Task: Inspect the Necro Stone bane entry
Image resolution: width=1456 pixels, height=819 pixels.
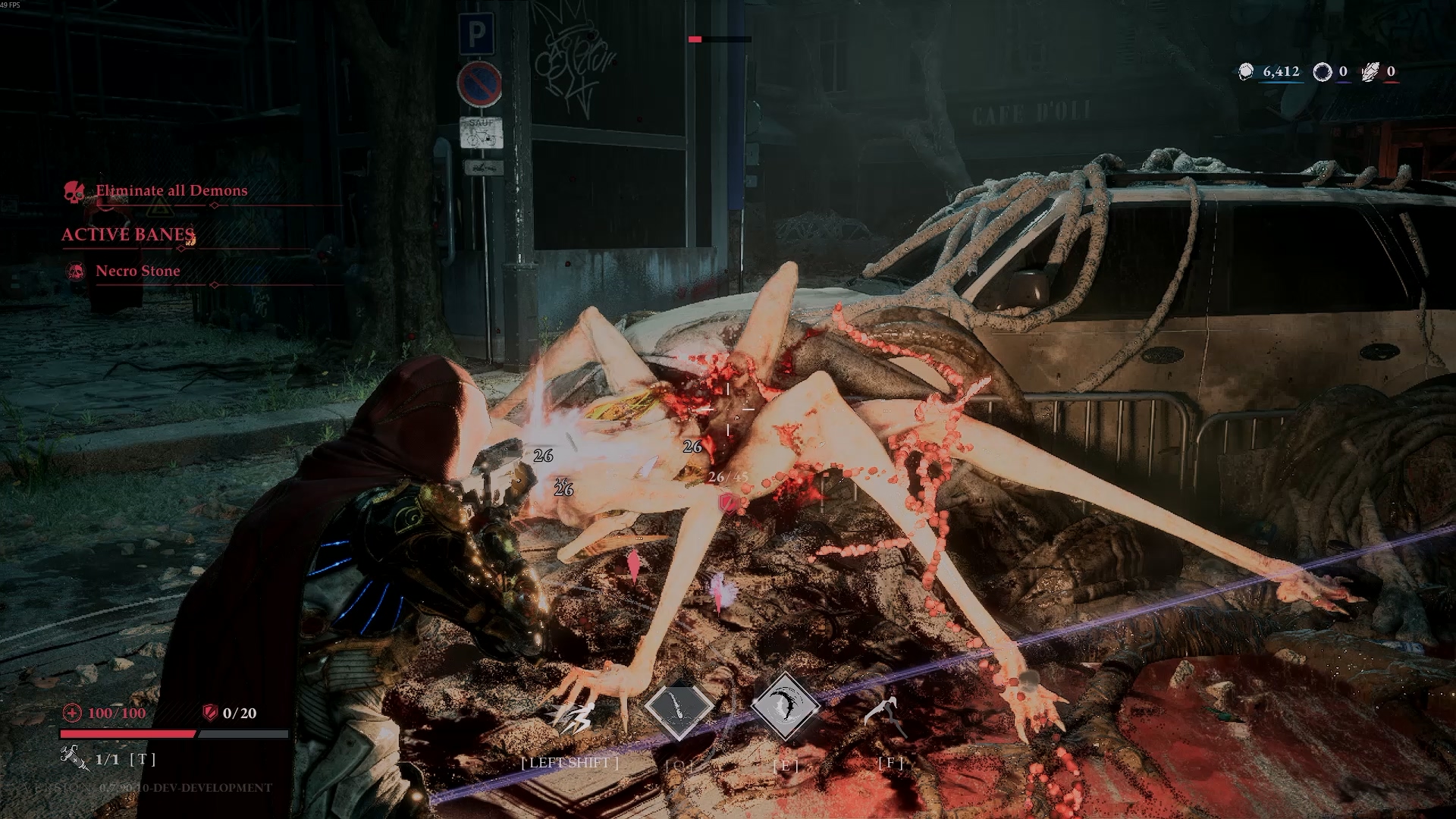Action: click(x=138, y=271)
